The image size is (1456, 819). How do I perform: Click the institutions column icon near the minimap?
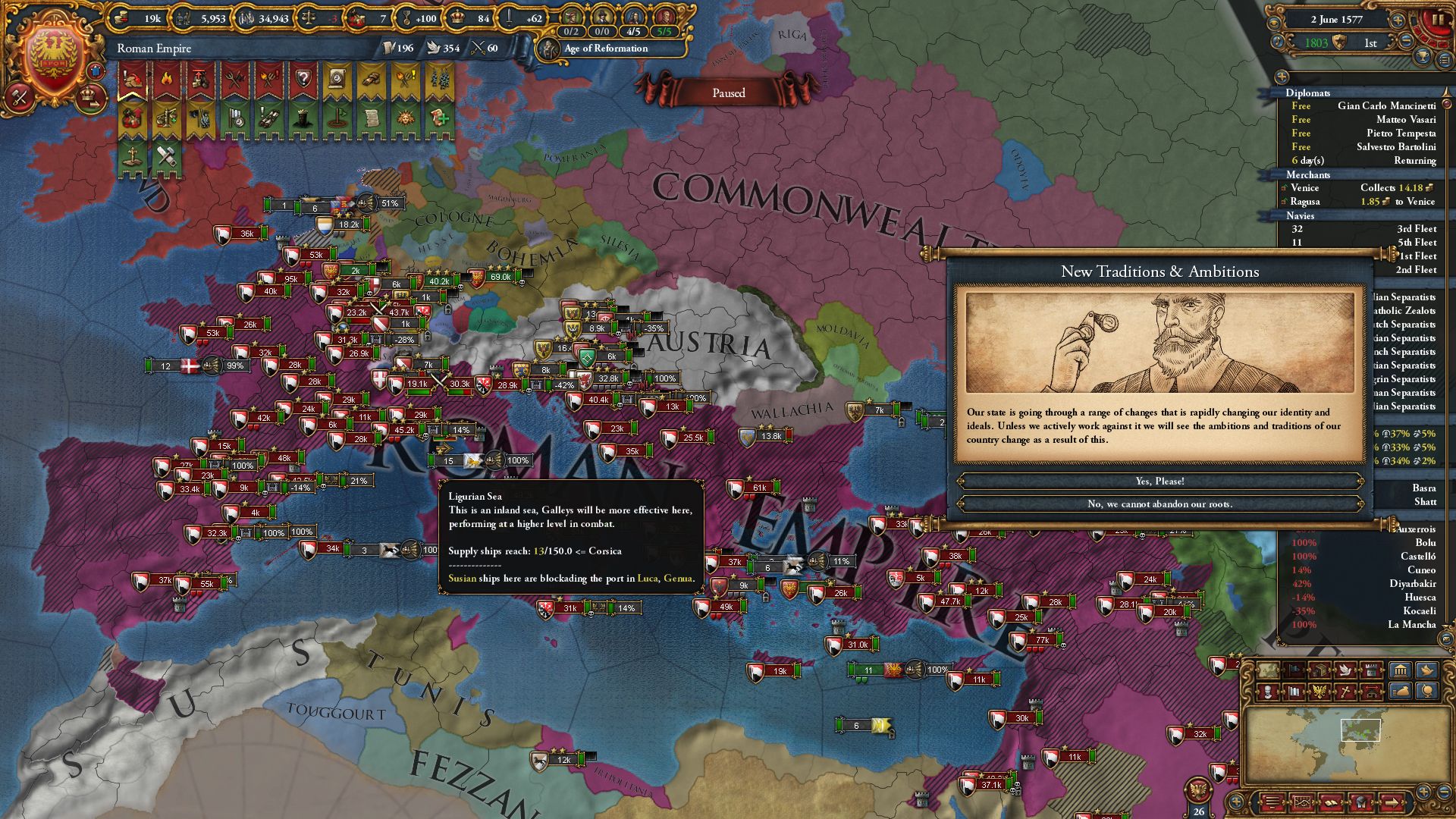click(1401, 670)
